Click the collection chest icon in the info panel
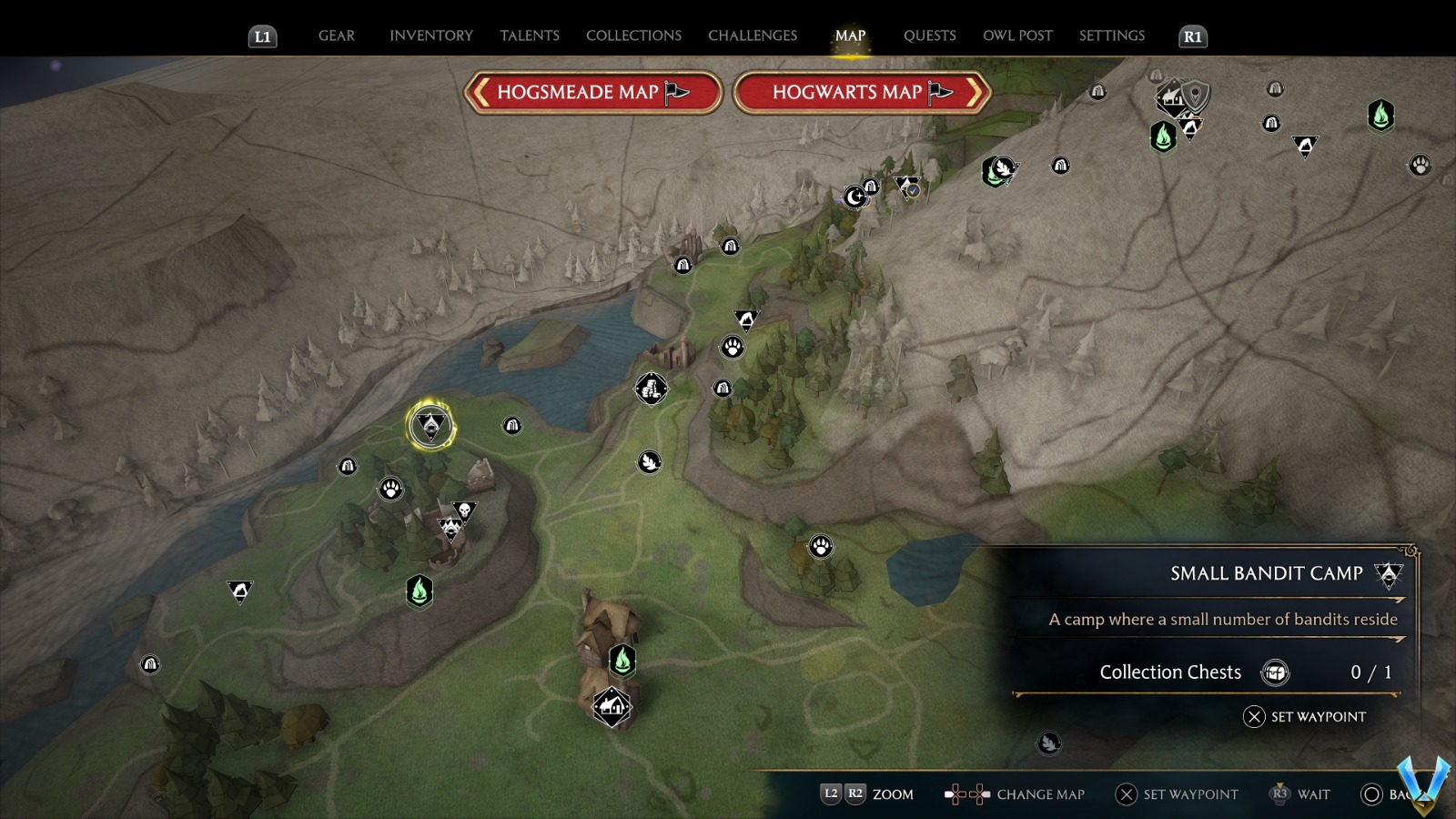Viewport: 1456px width, 819px height. point(1278,672)
